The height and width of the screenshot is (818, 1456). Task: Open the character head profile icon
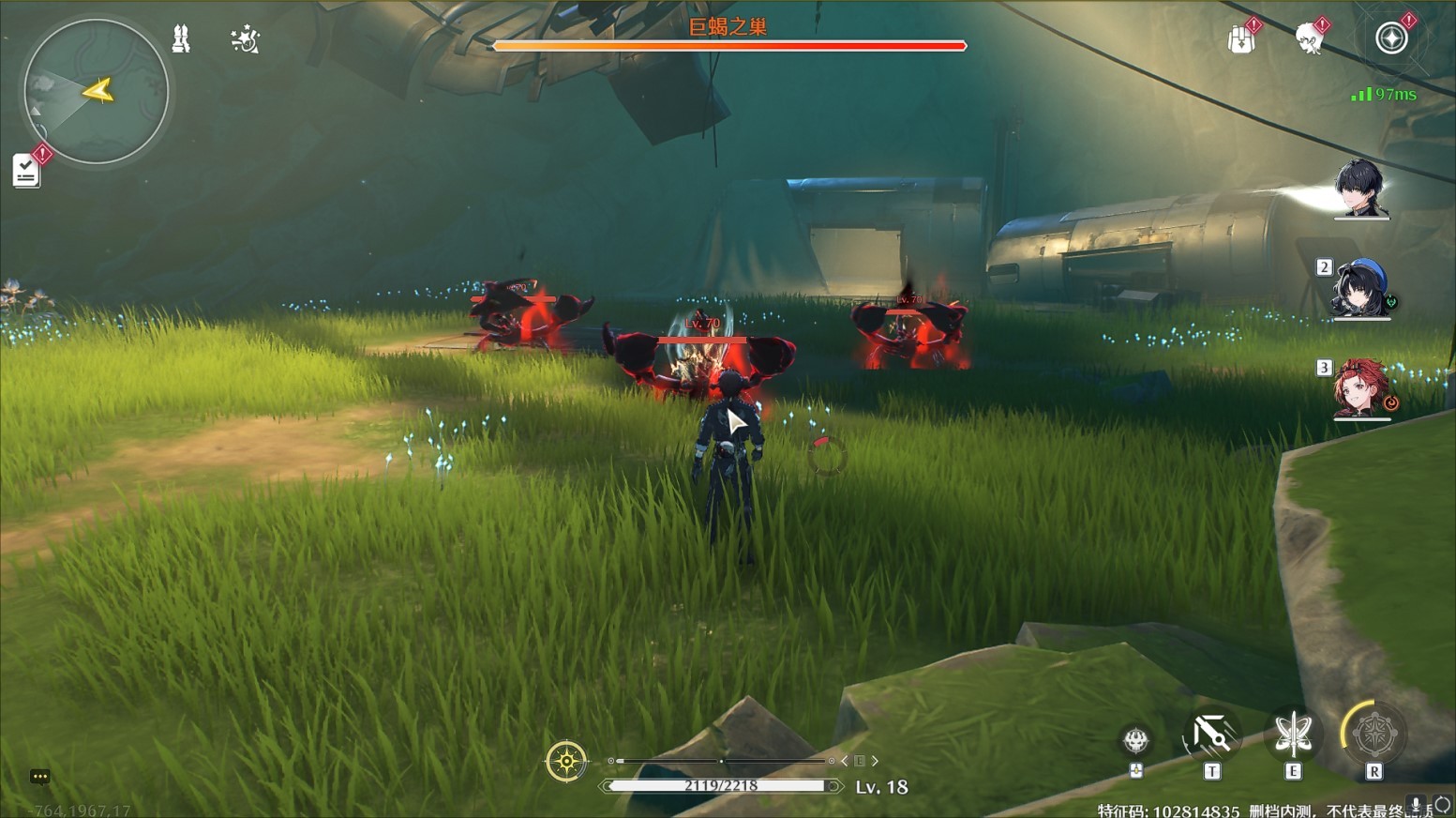[x=1308, y=39]
